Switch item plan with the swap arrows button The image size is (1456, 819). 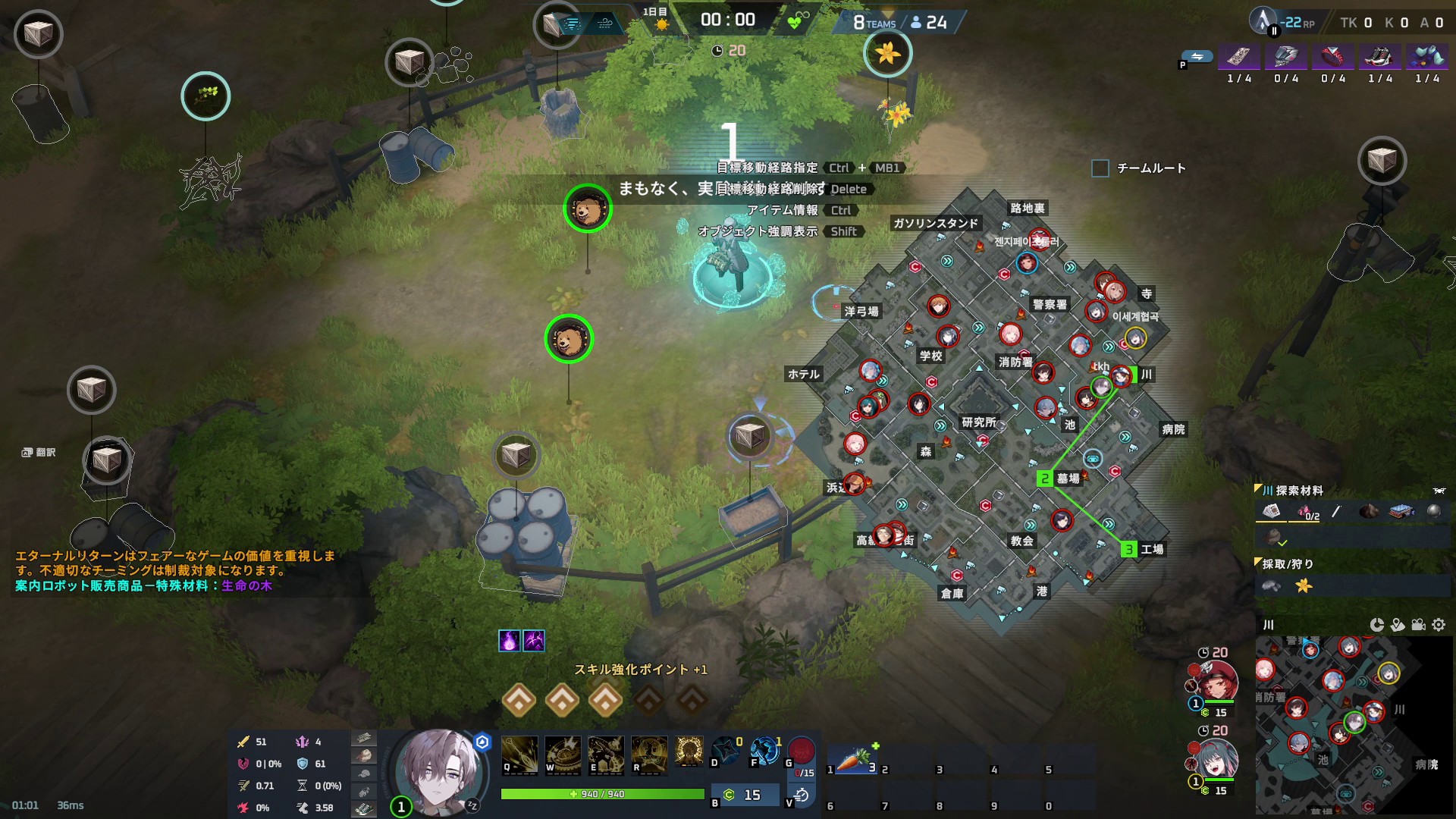tap(1197, 57)
